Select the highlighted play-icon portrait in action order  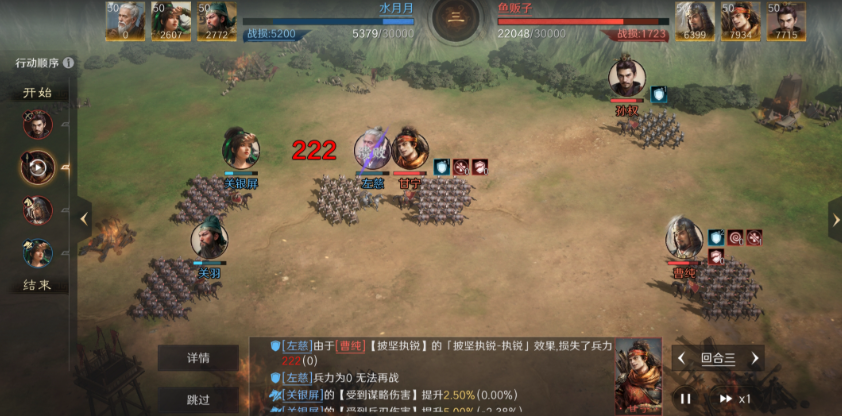38,167
